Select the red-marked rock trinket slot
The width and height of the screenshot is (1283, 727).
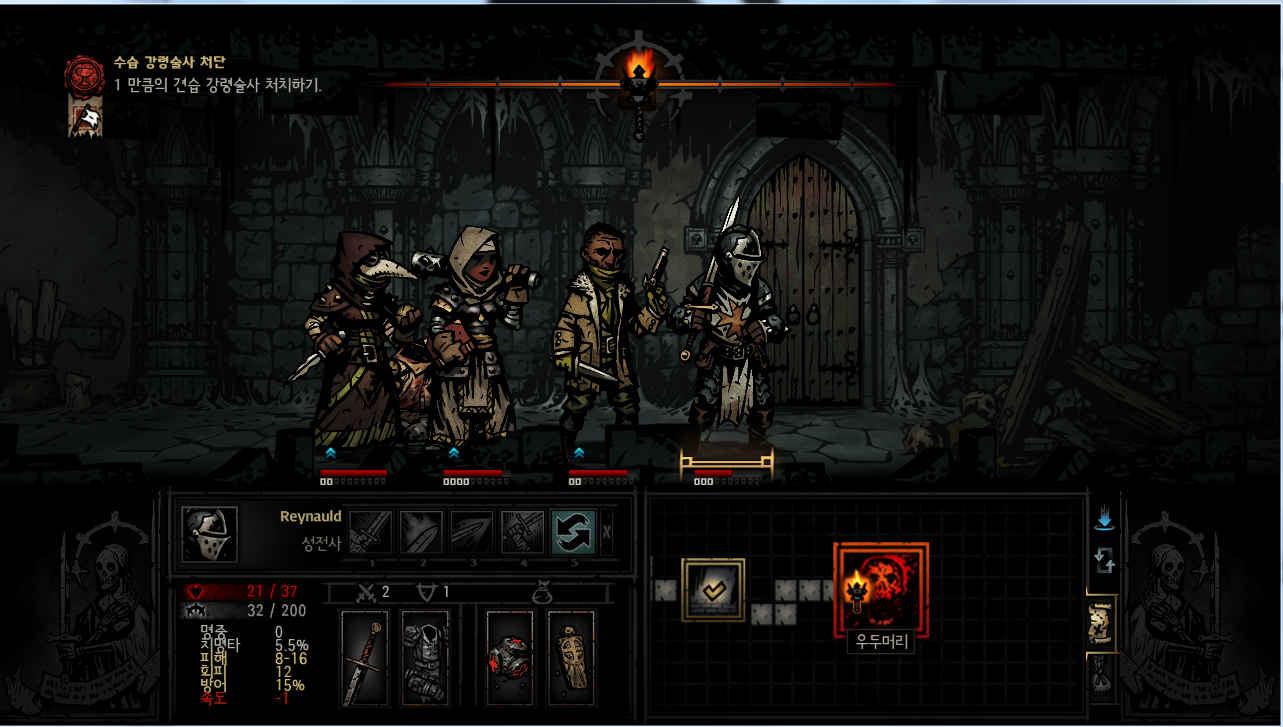[x=509, y=656]
